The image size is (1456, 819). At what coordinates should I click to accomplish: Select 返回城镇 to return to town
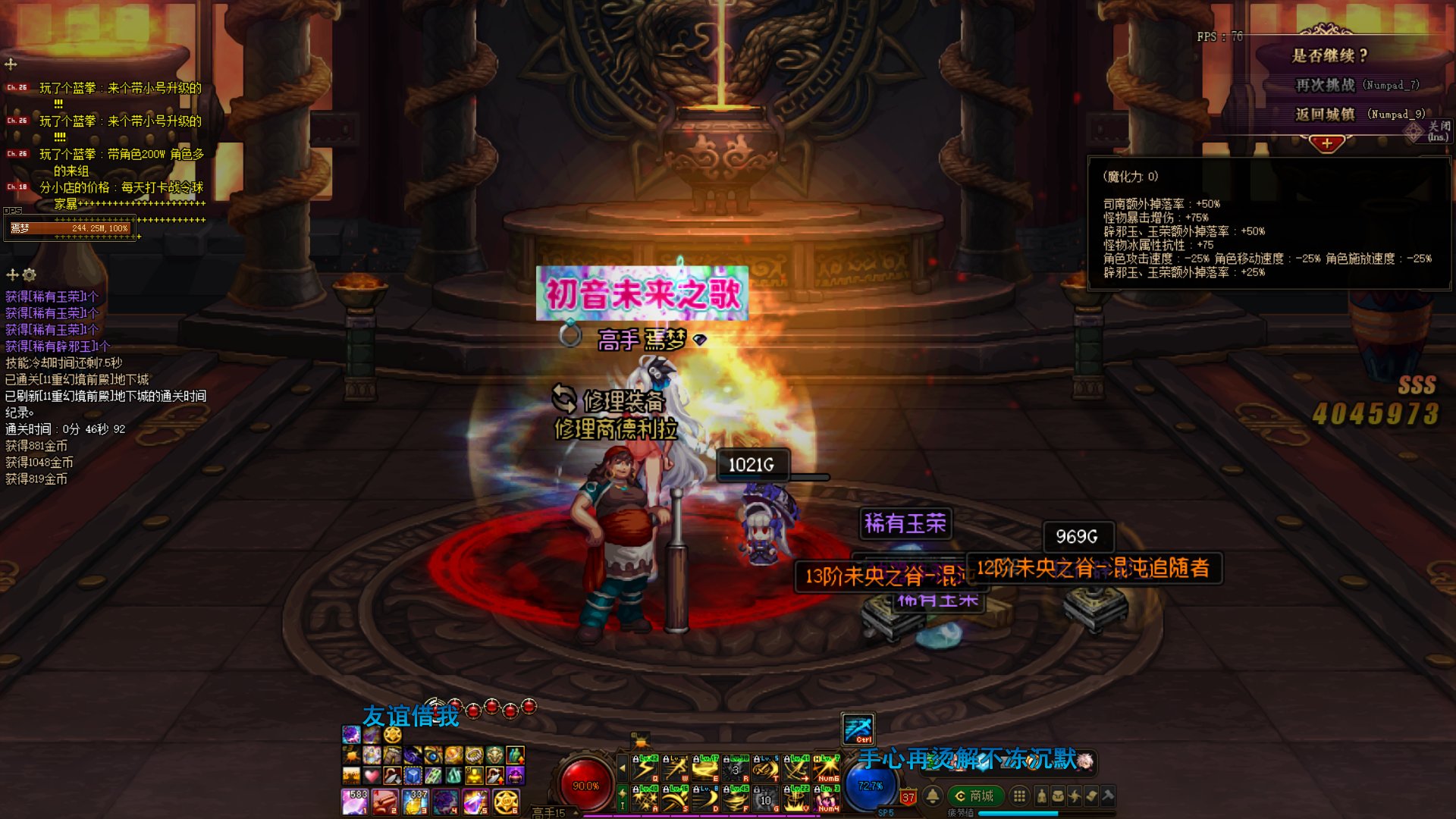coord(1325,115)
